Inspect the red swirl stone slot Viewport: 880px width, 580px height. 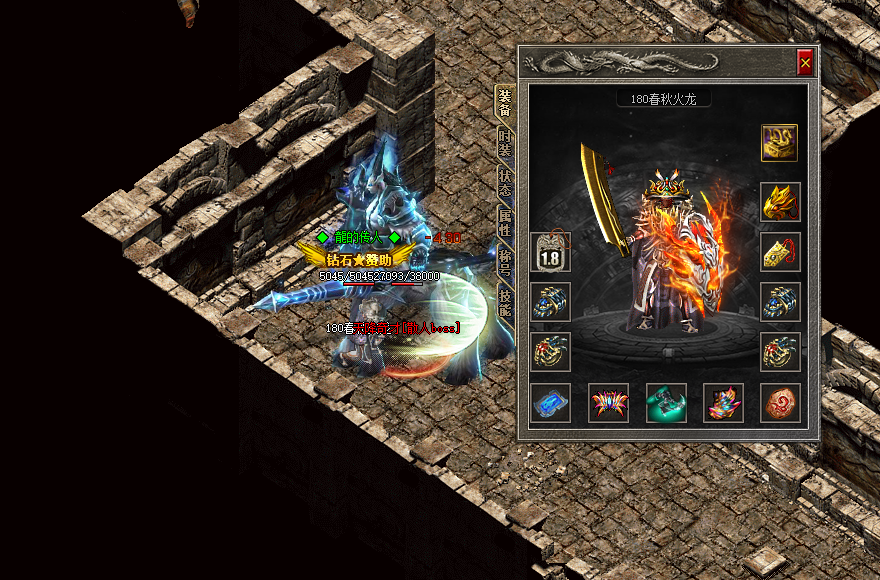point(780,403)
